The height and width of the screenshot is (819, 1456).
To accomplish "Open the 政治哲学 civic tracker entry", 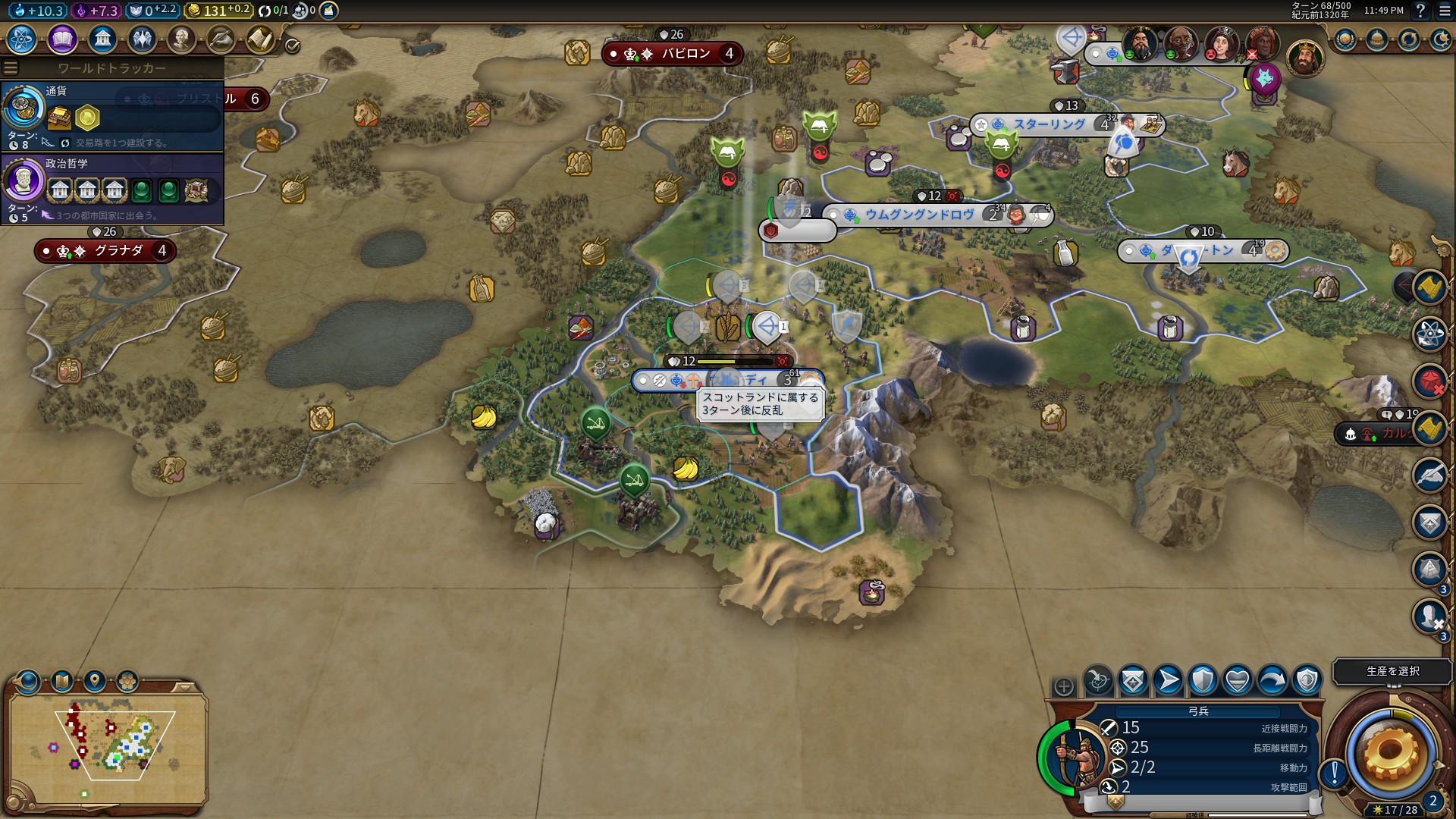I will pos(112,189).
